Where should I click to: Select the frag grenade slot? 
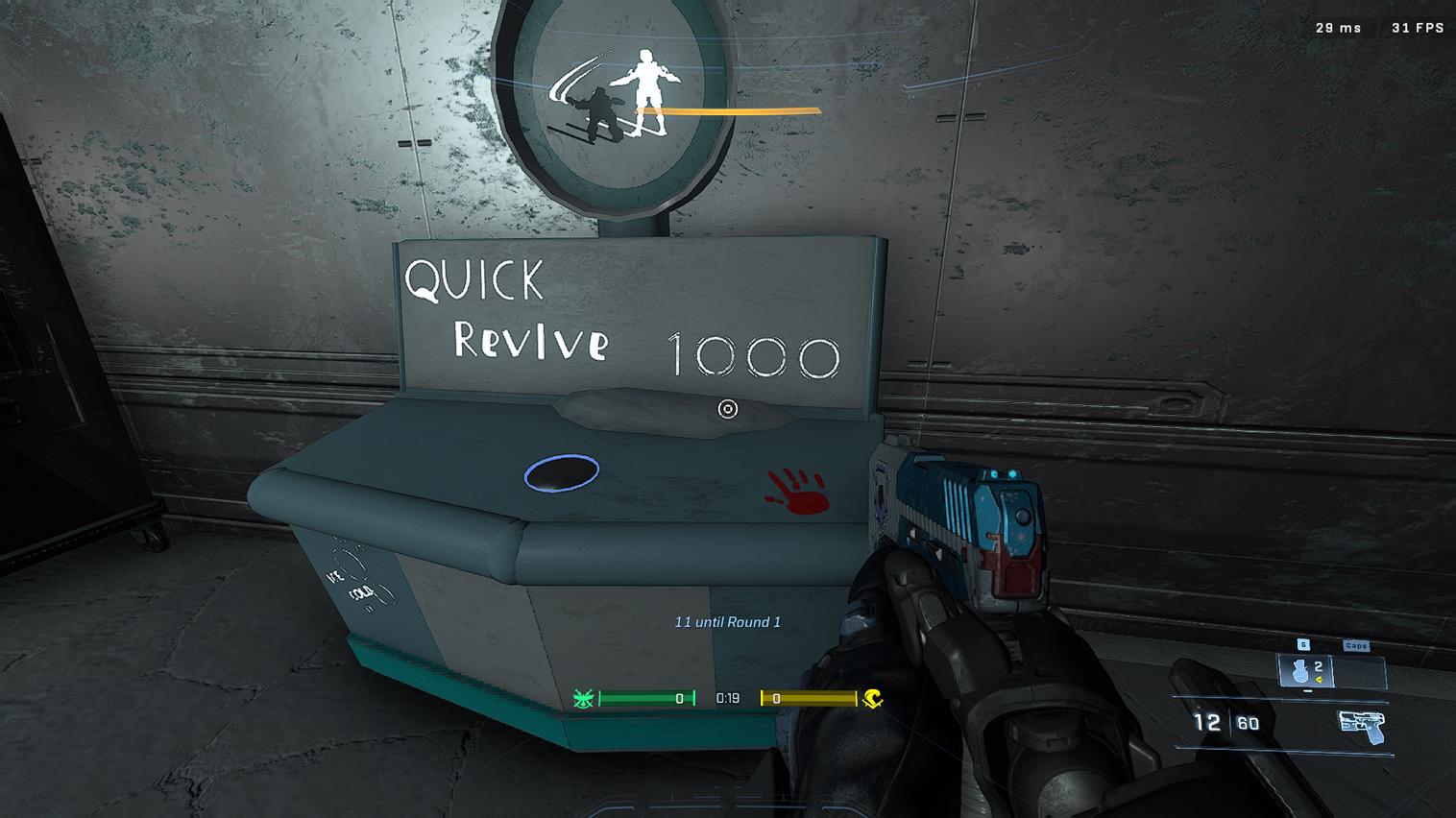(1305, 670)
